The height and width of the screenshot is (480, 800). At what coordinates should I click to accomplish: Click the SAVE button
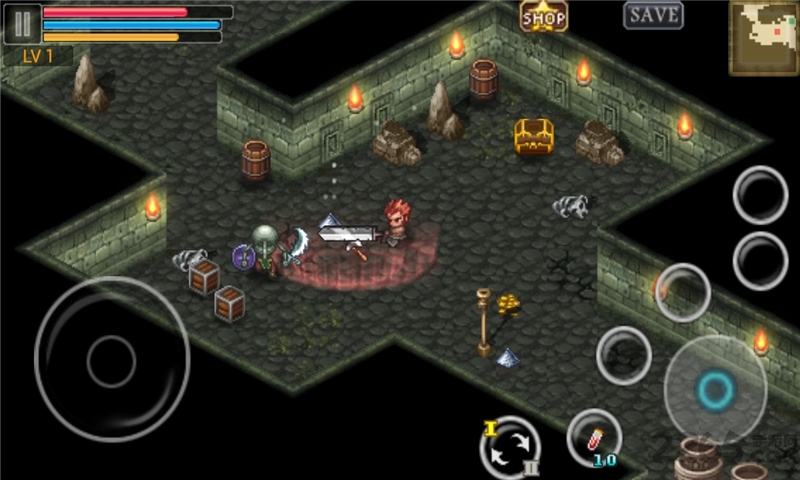pyautogui.click(x=653, y=15)
